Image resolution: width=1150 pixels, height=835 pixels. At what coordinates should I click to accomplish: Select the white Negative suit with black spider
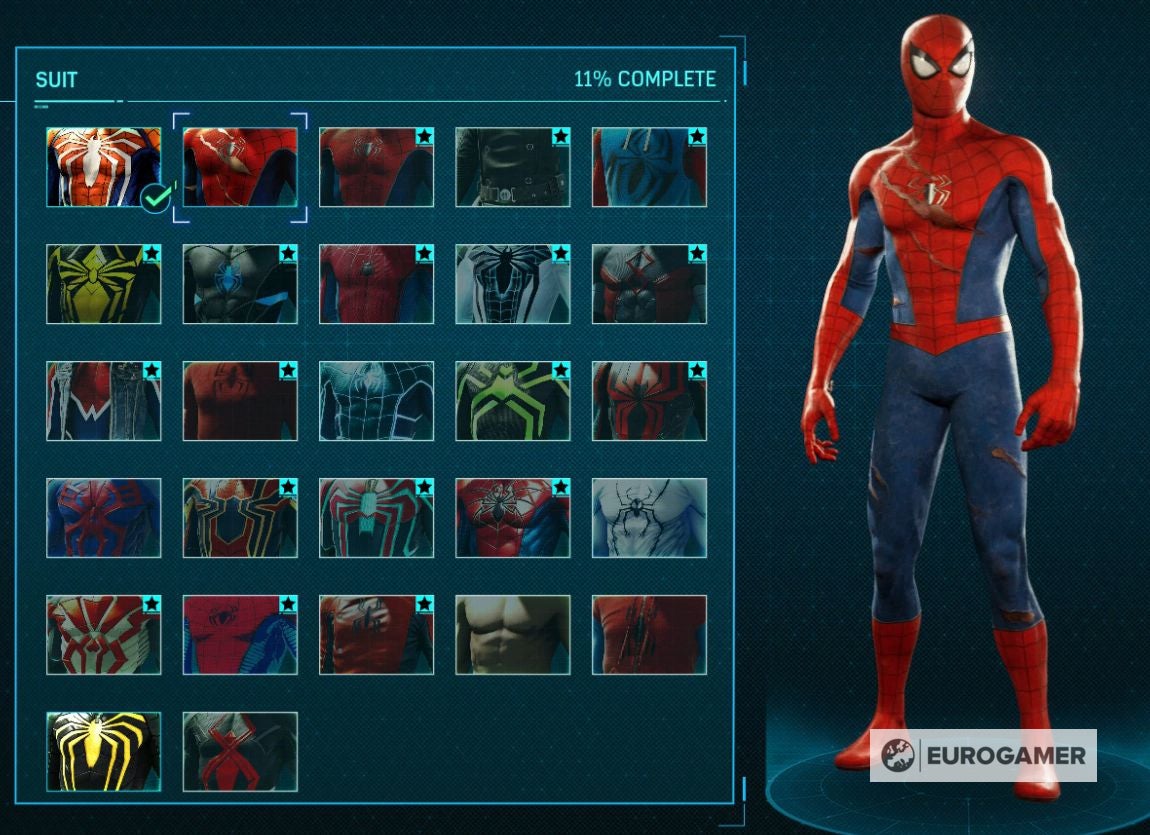click(513, 284)
